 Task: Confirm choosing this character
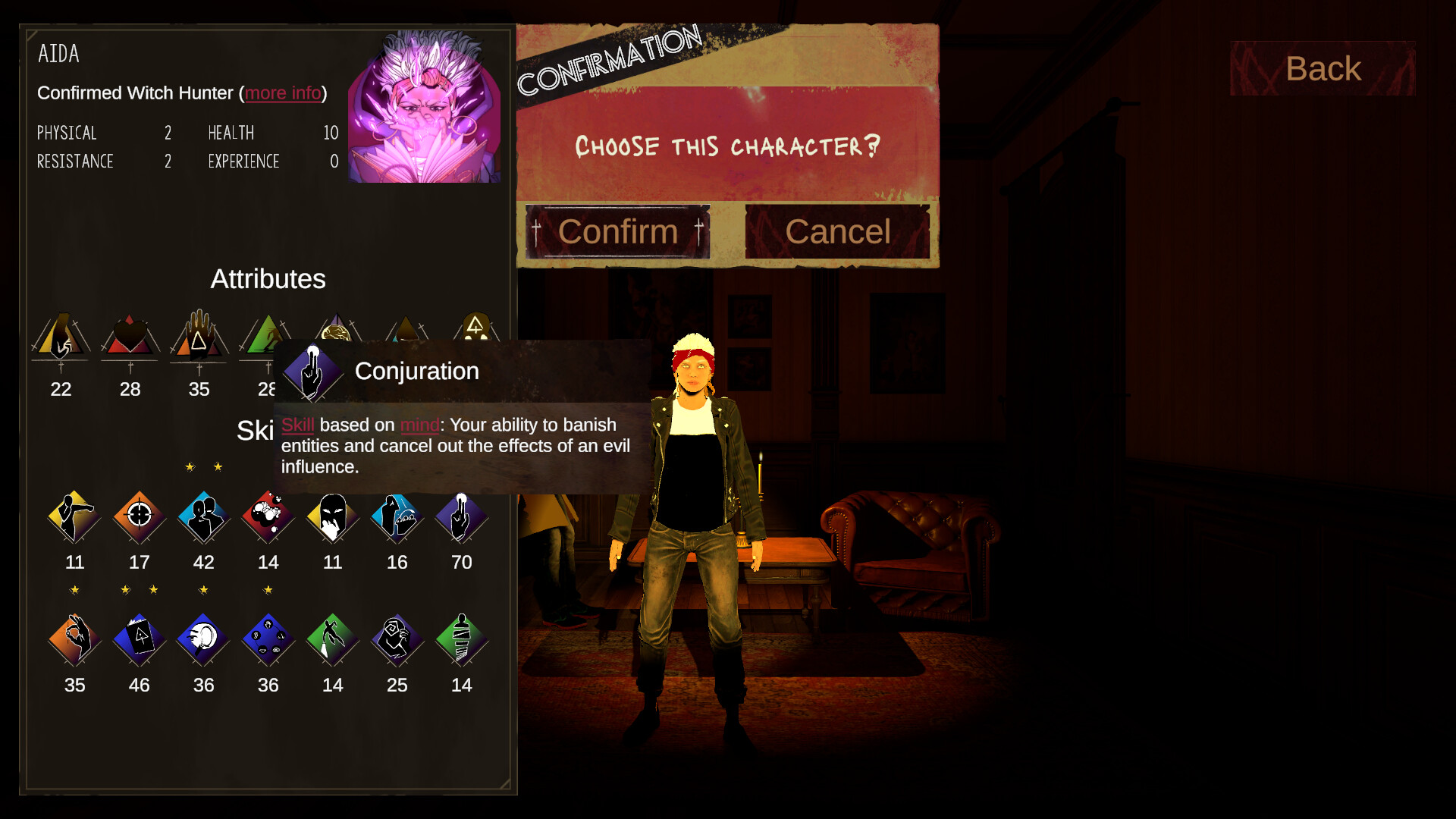(617, 232)
